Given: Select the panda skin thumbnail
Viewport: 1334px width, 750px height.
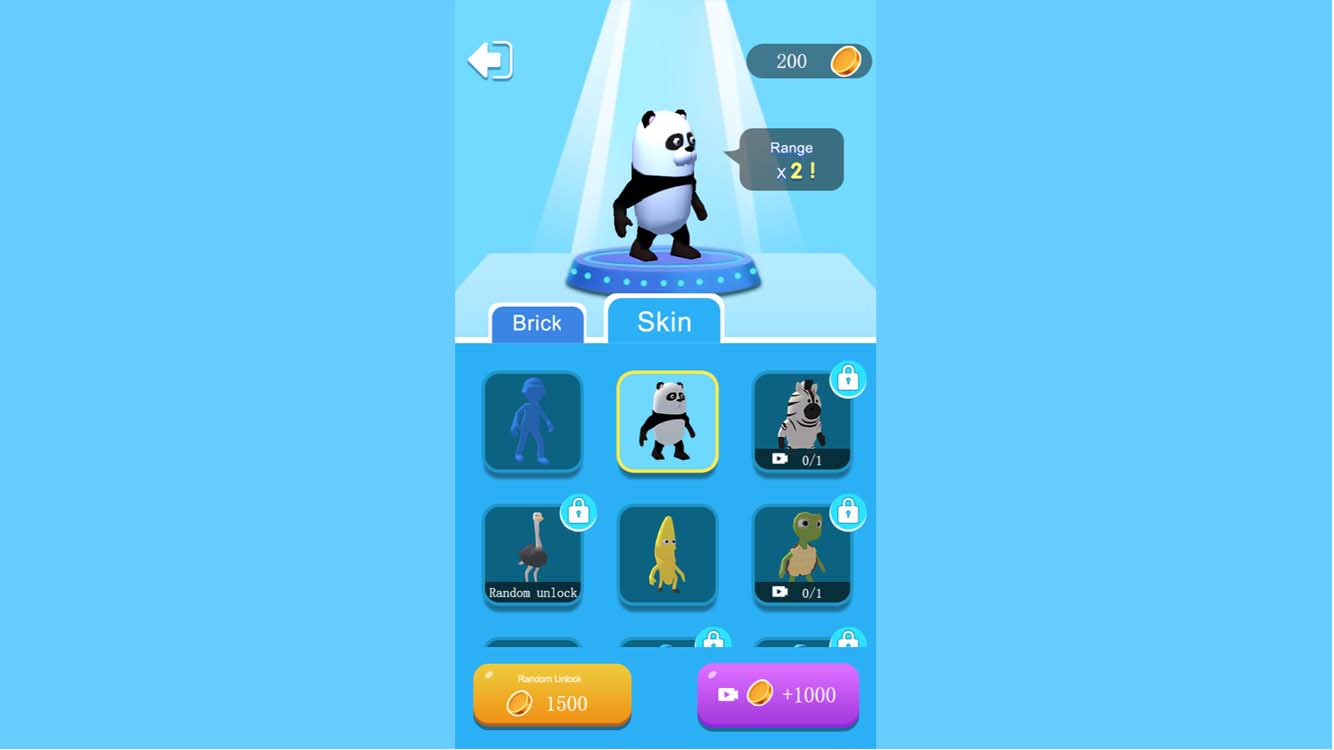Looking at the screenshot, I should pyautogui.click(x=667, y=422).
